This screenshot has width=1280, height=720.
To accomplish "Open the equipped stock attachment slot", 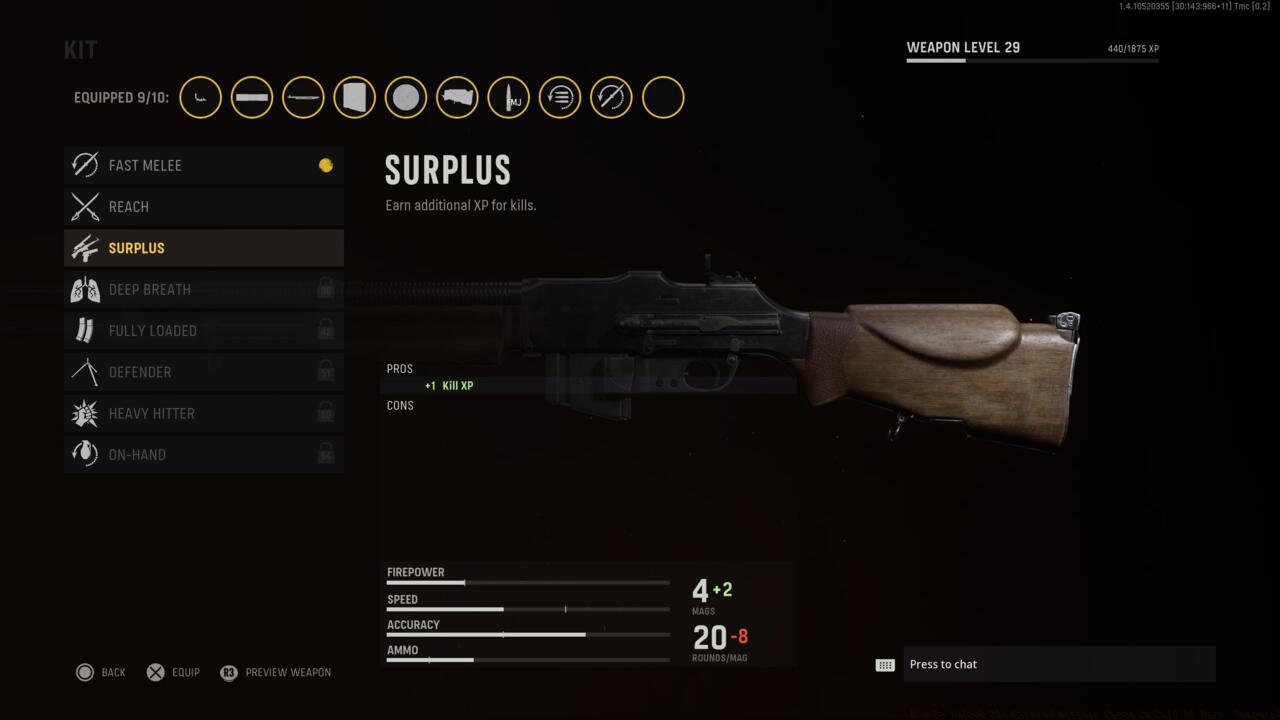I will tap(457, 98).
